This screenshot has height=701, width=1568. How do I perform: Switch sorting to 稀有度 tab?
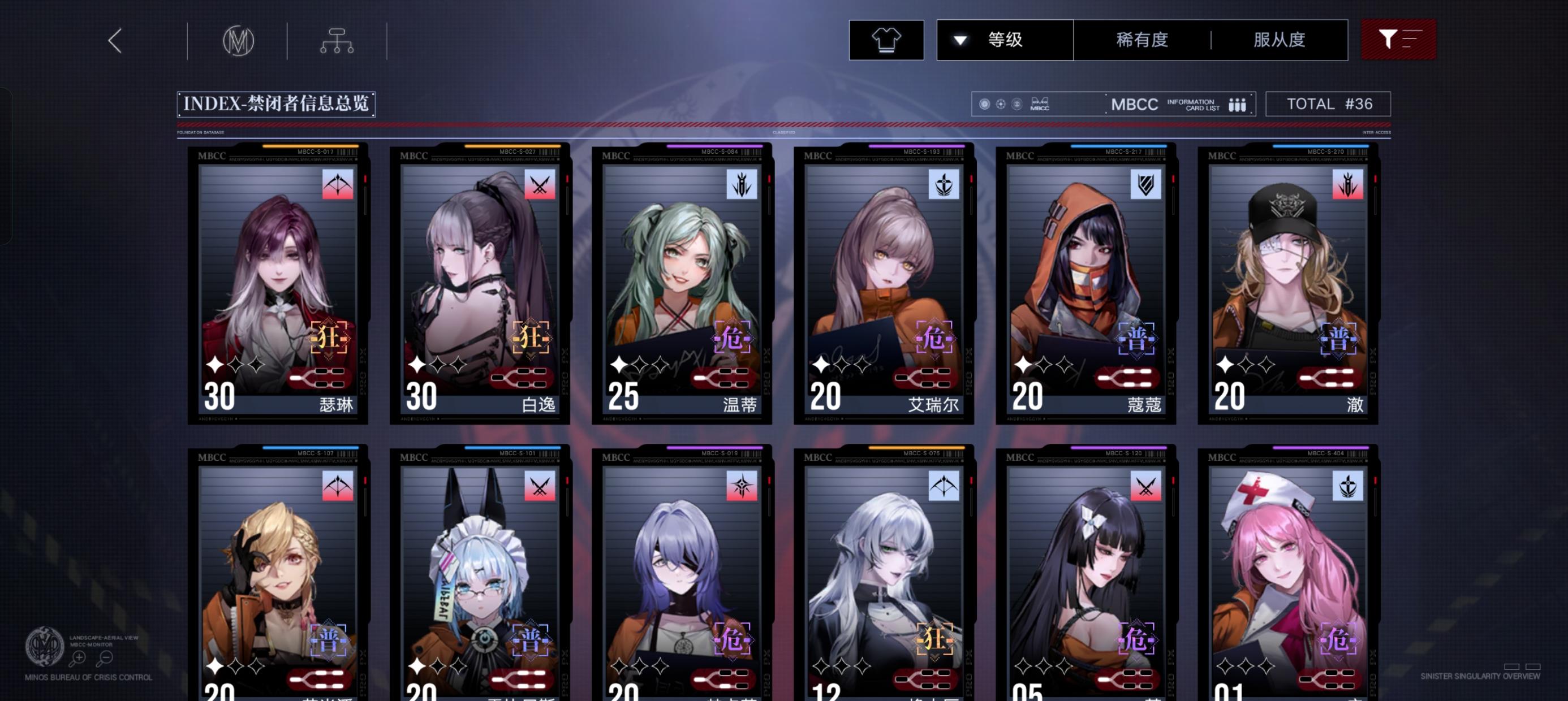point(1144,38)
